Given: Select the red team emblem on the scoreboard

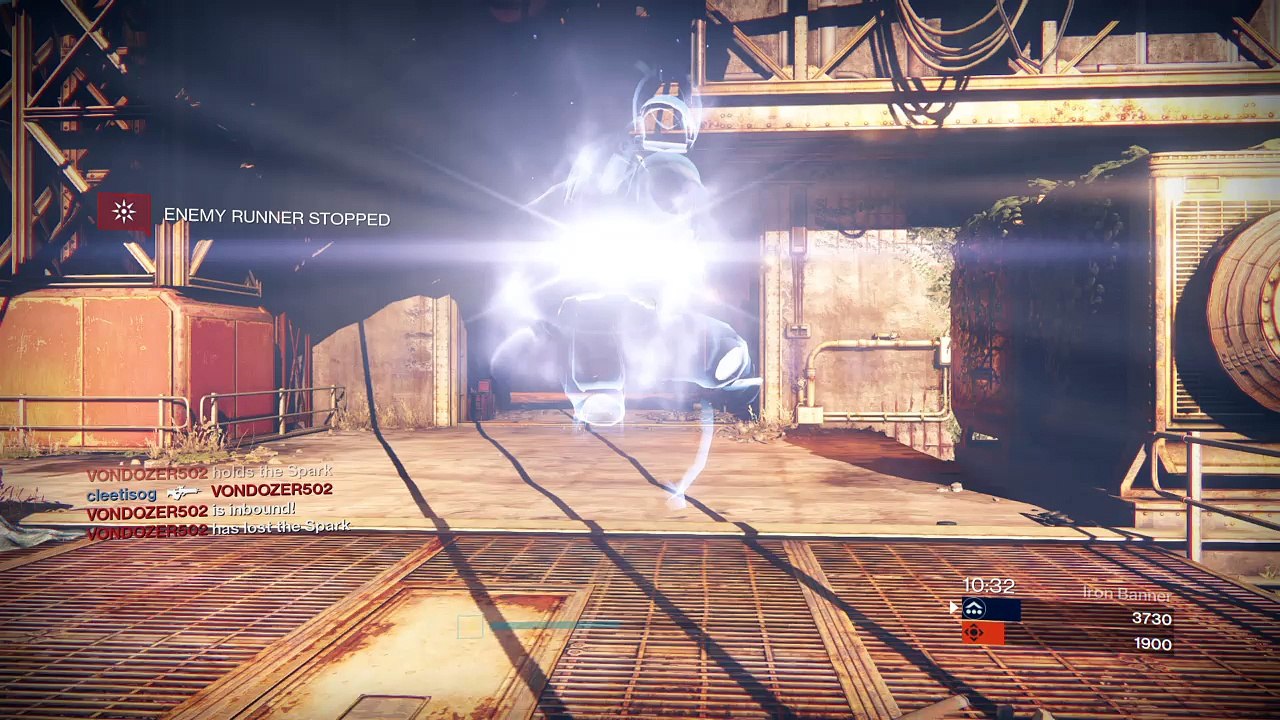Looking at the screenshot, I should pos(975,633).
